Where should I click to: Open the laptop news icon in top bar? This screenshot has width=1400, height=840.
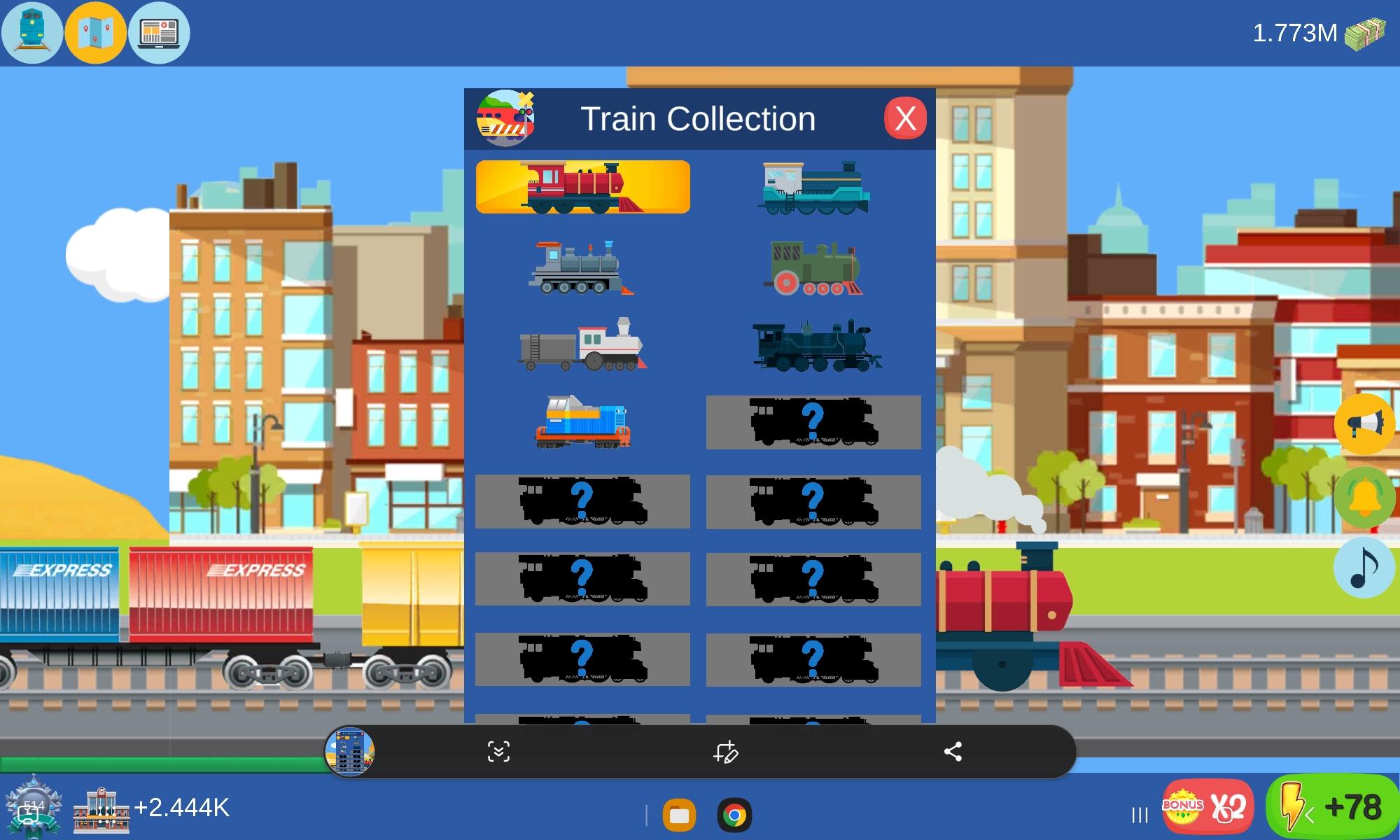coord(158,31)
